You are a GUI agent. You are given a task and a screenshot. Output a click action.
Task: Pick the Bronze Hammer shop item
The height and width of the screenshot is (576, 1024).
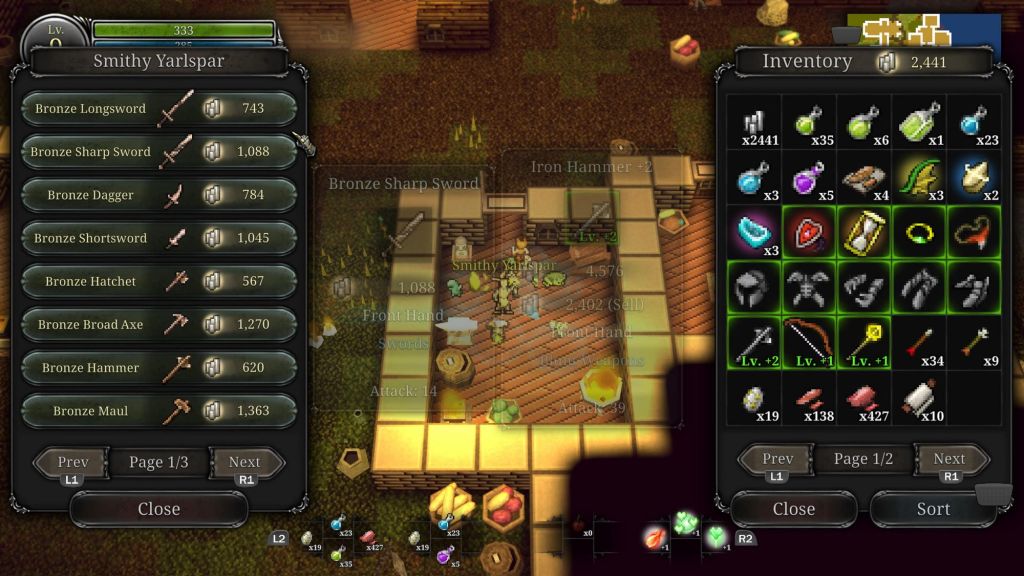(159, 368)
